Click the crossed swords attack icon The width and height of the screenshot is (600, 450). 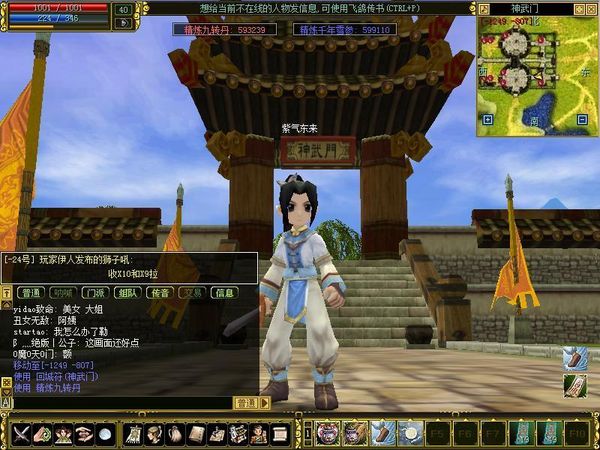click(21, 433)
